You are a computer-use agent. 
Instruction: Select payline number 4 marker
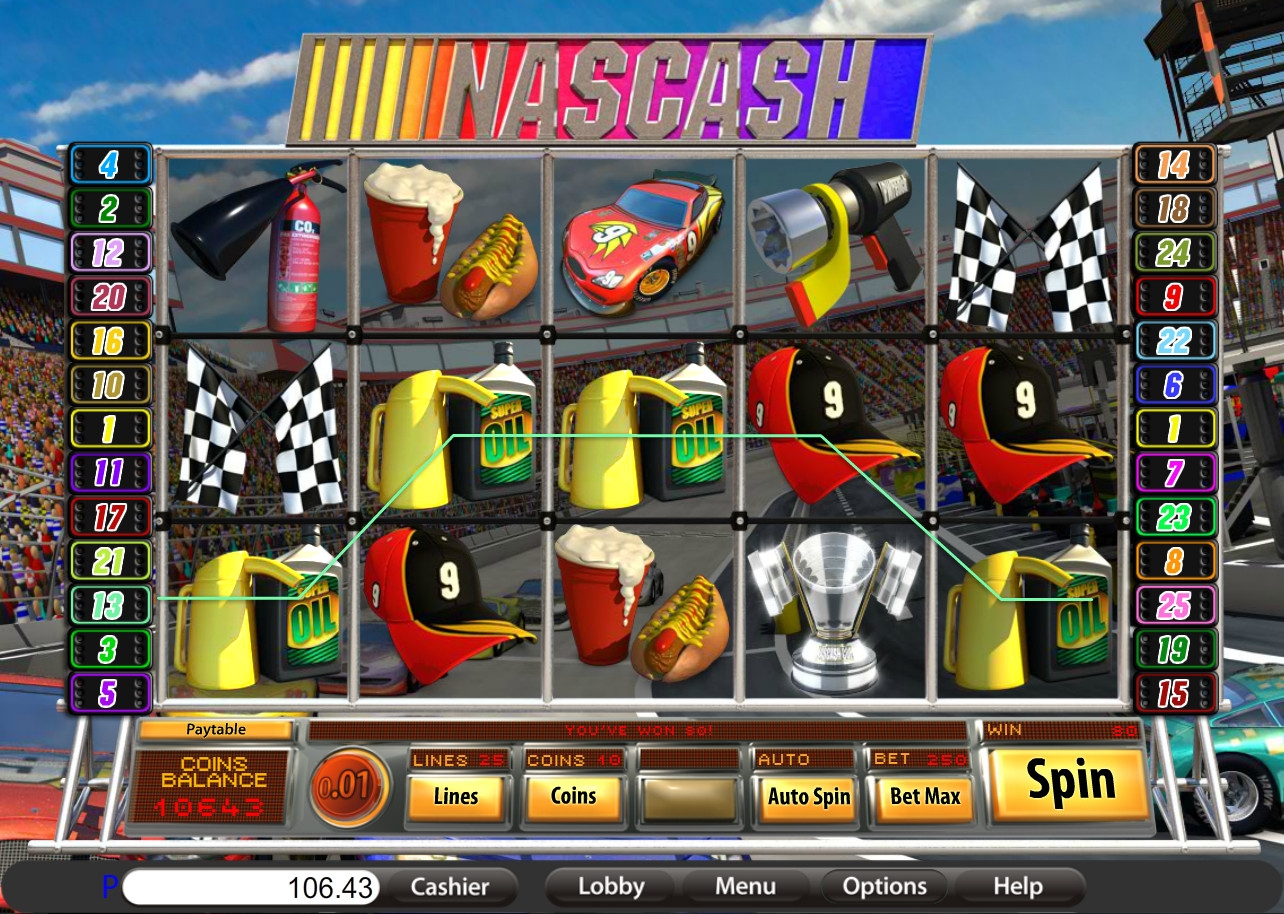(109, 164)
